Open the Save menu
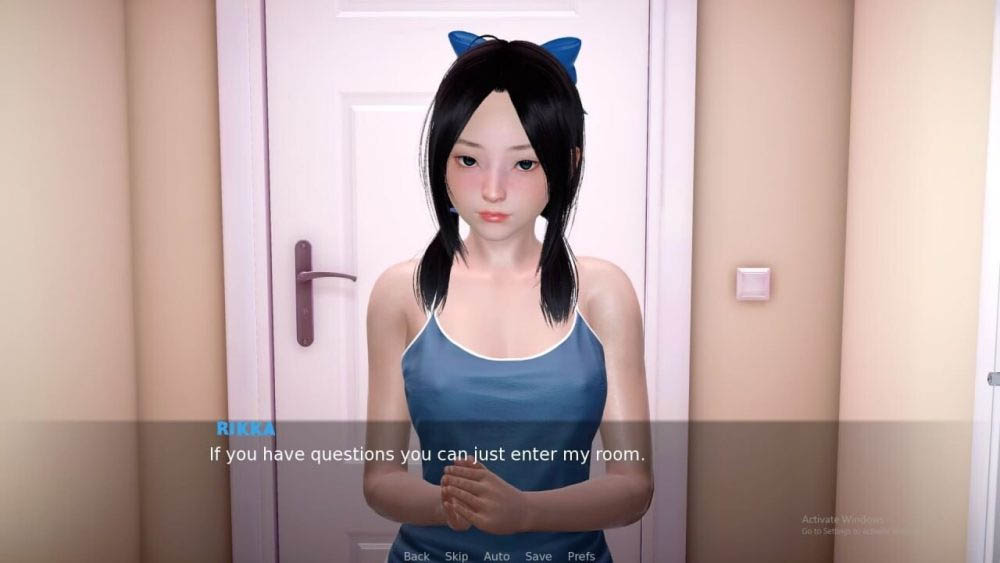This screenshot has height=563, width=1000. click(538, 556)
